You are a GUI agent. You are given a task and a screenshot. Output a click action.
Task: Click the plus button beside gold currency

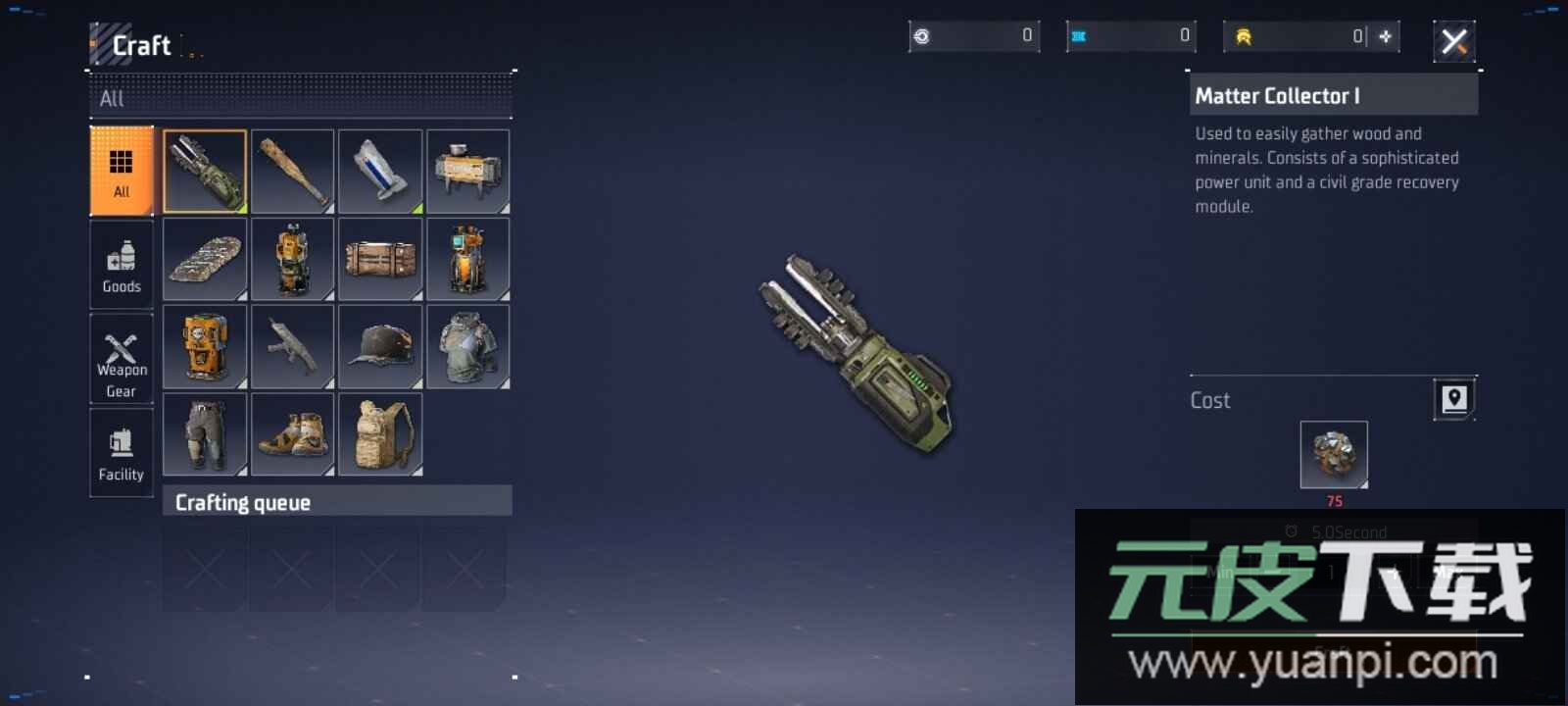1386,36
